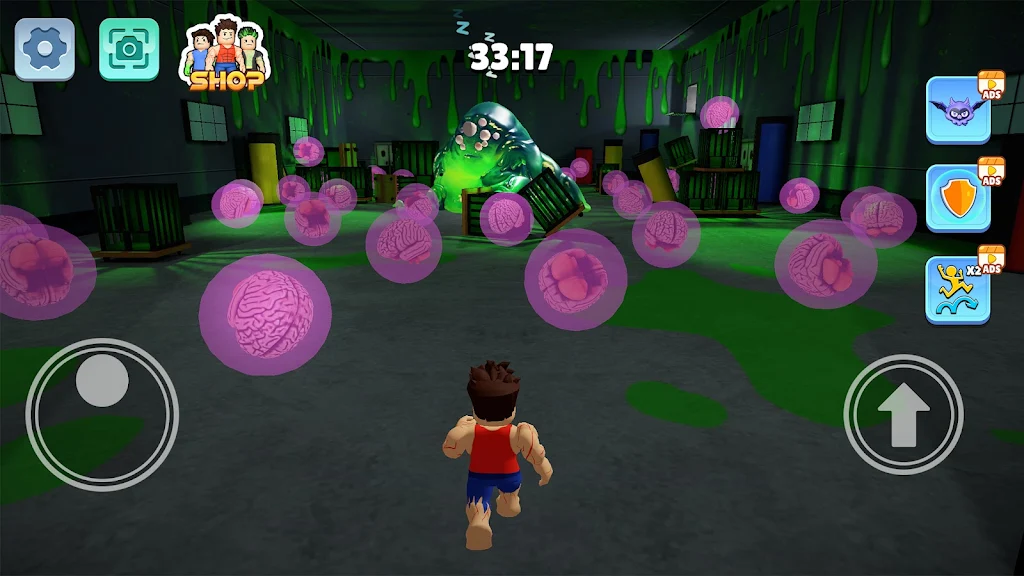
Task: Activate the bat wings ad power-up
Action: 959,108
